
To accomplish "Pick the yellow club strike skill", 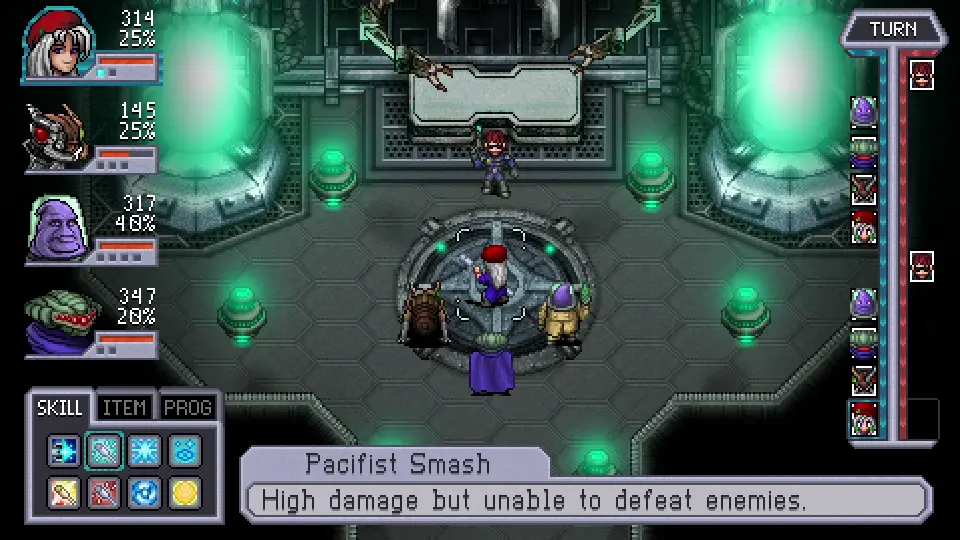I will (64, 492).
